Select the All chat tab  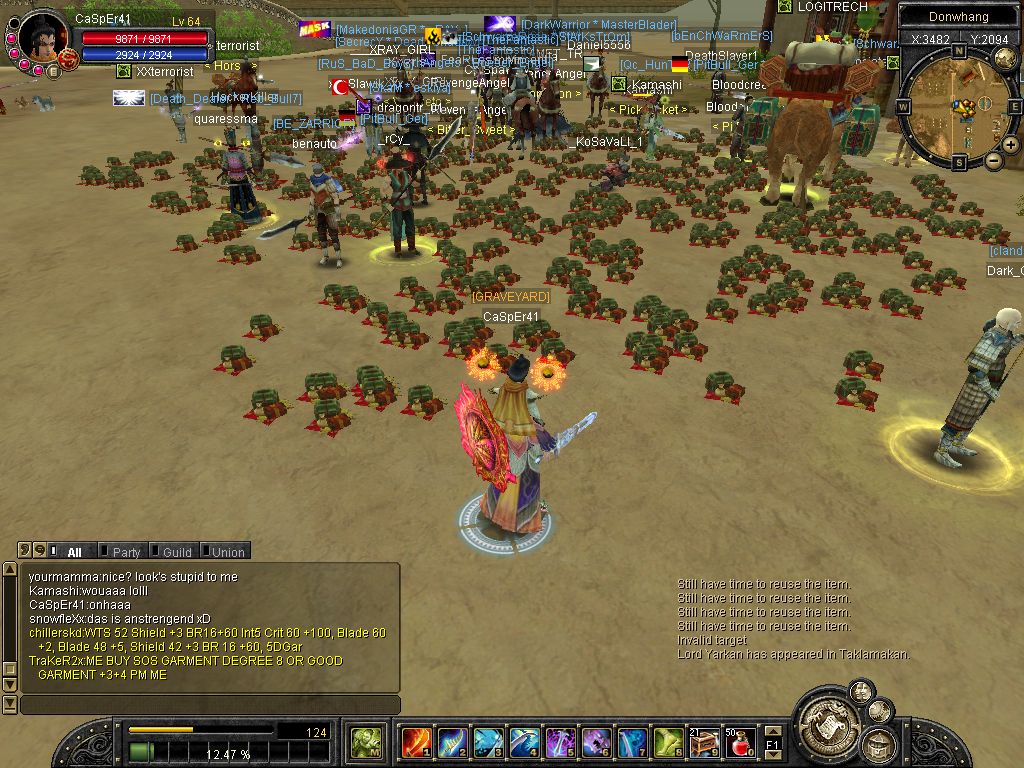pos(74,551)
